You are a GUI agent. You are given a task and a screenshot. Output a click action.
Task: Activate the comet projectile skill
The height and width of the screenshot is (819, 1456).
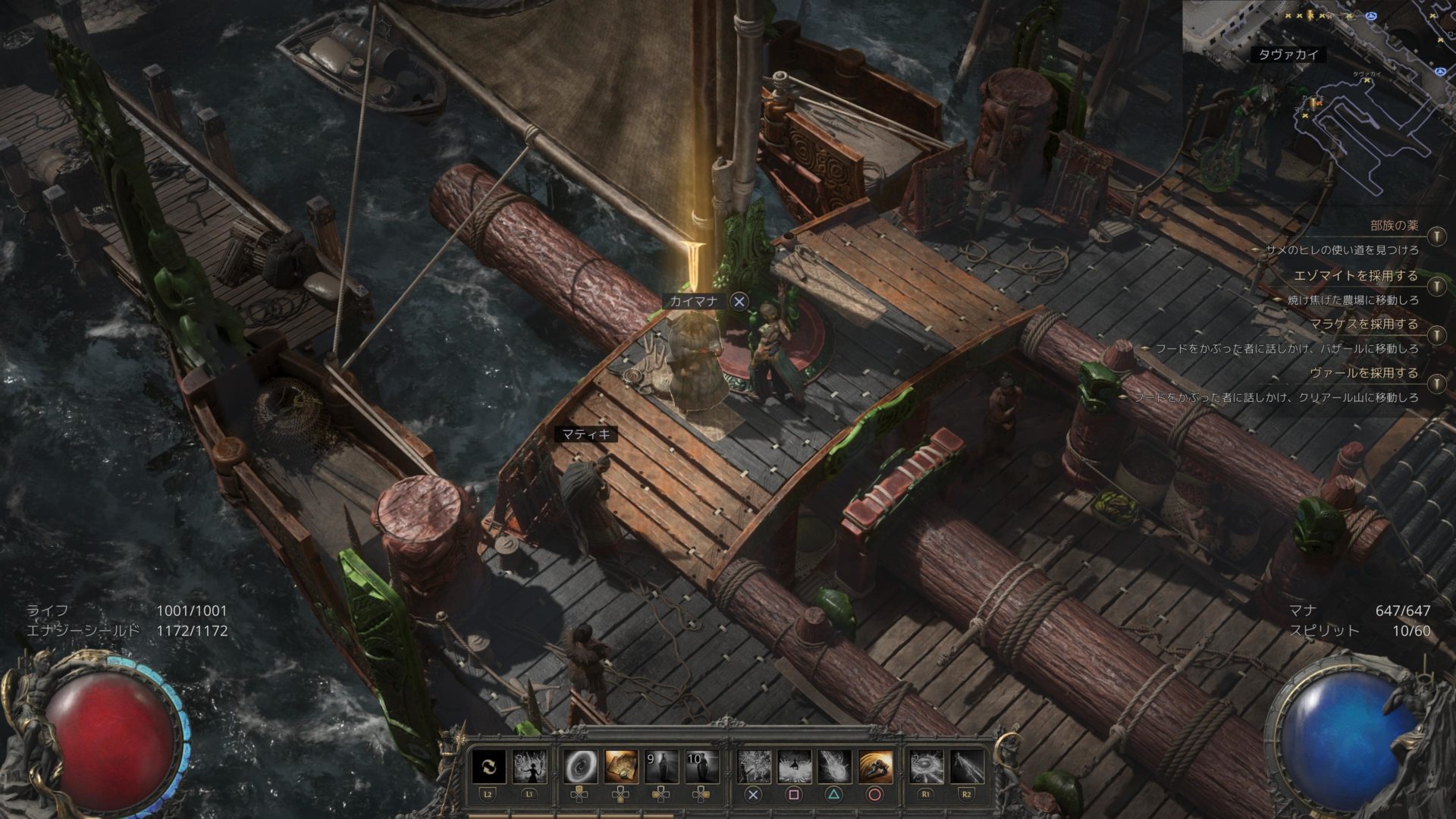pyautogui.click(x=834, y=767)
